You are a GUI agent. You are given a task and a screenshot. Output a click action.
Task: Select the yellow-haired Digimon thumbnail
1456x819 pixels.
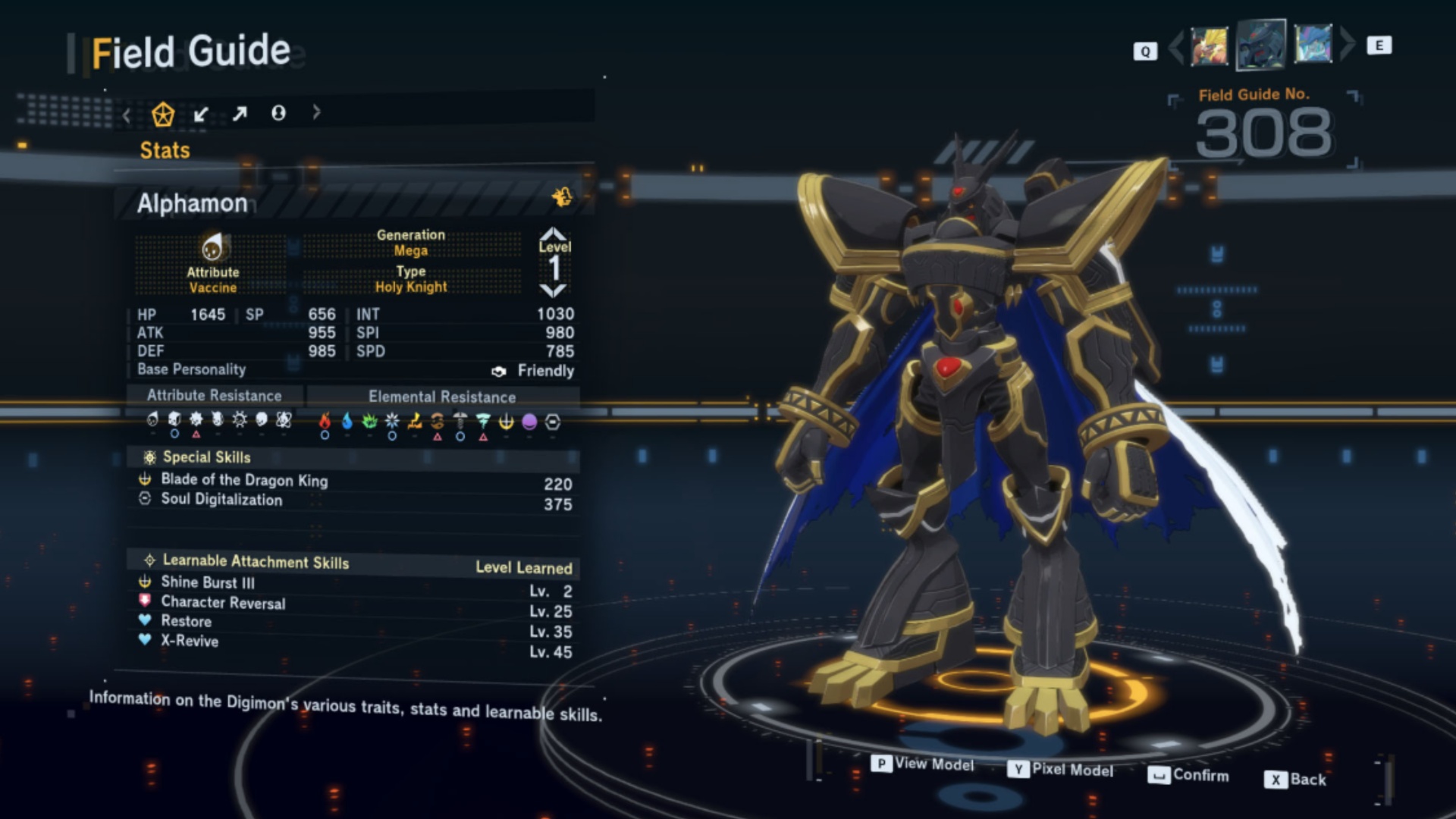(x=1209, y=45)
